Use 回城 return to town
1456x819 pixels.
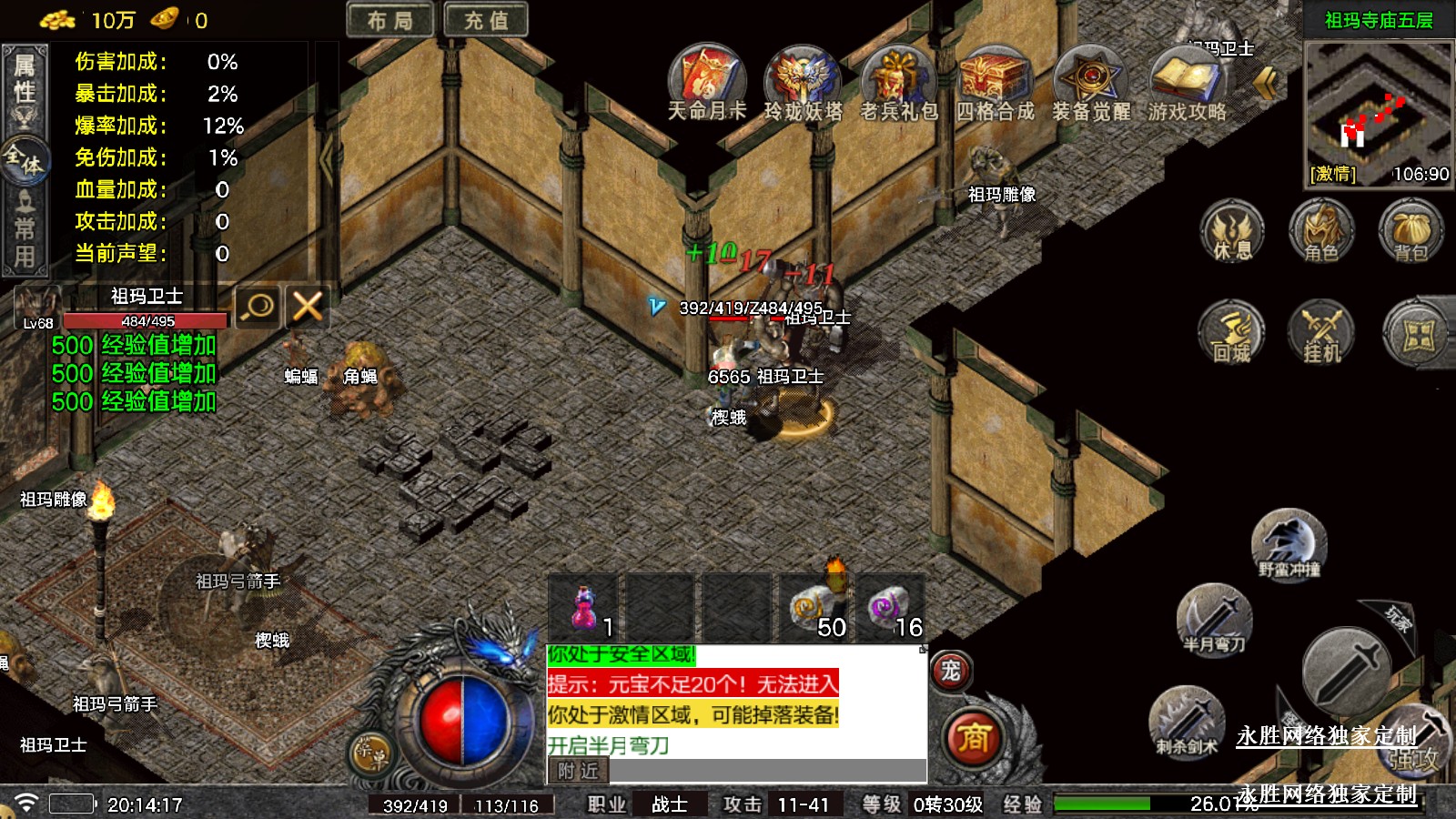(1232, 332)
